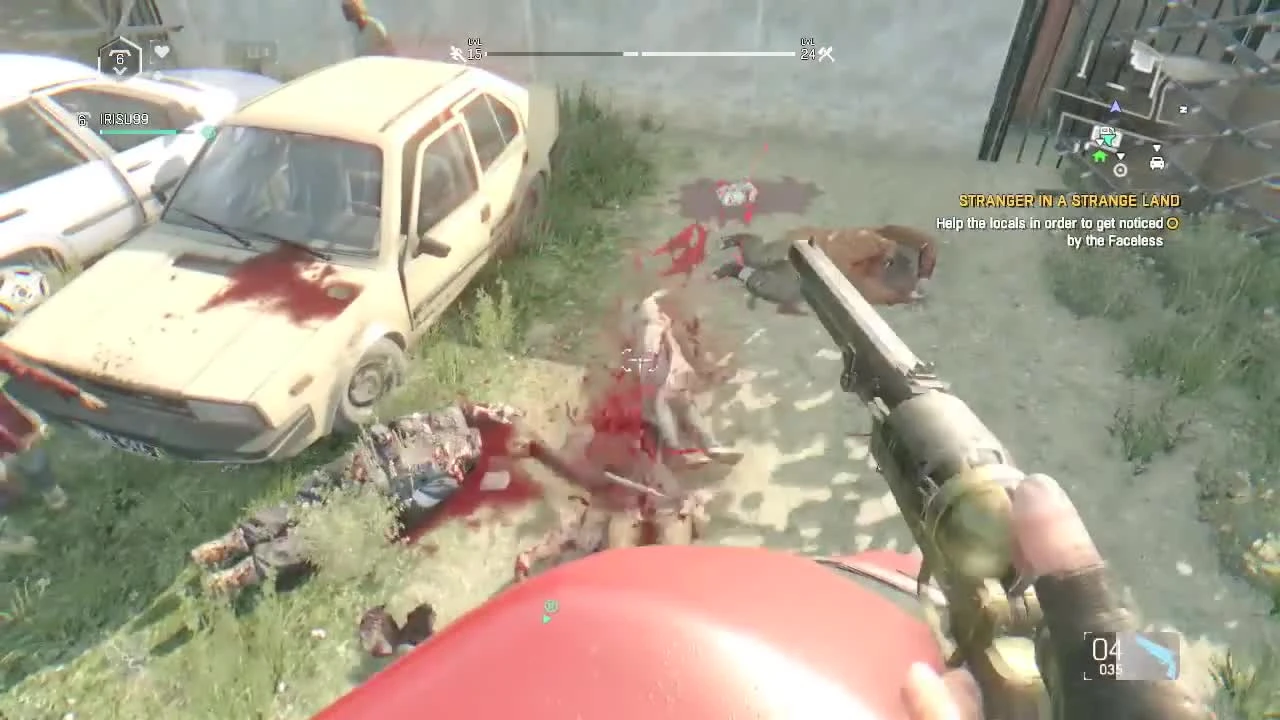Select the car icon on the minimap
The width and height of the screenshot is (1280, 720).
pos(1157,163)
